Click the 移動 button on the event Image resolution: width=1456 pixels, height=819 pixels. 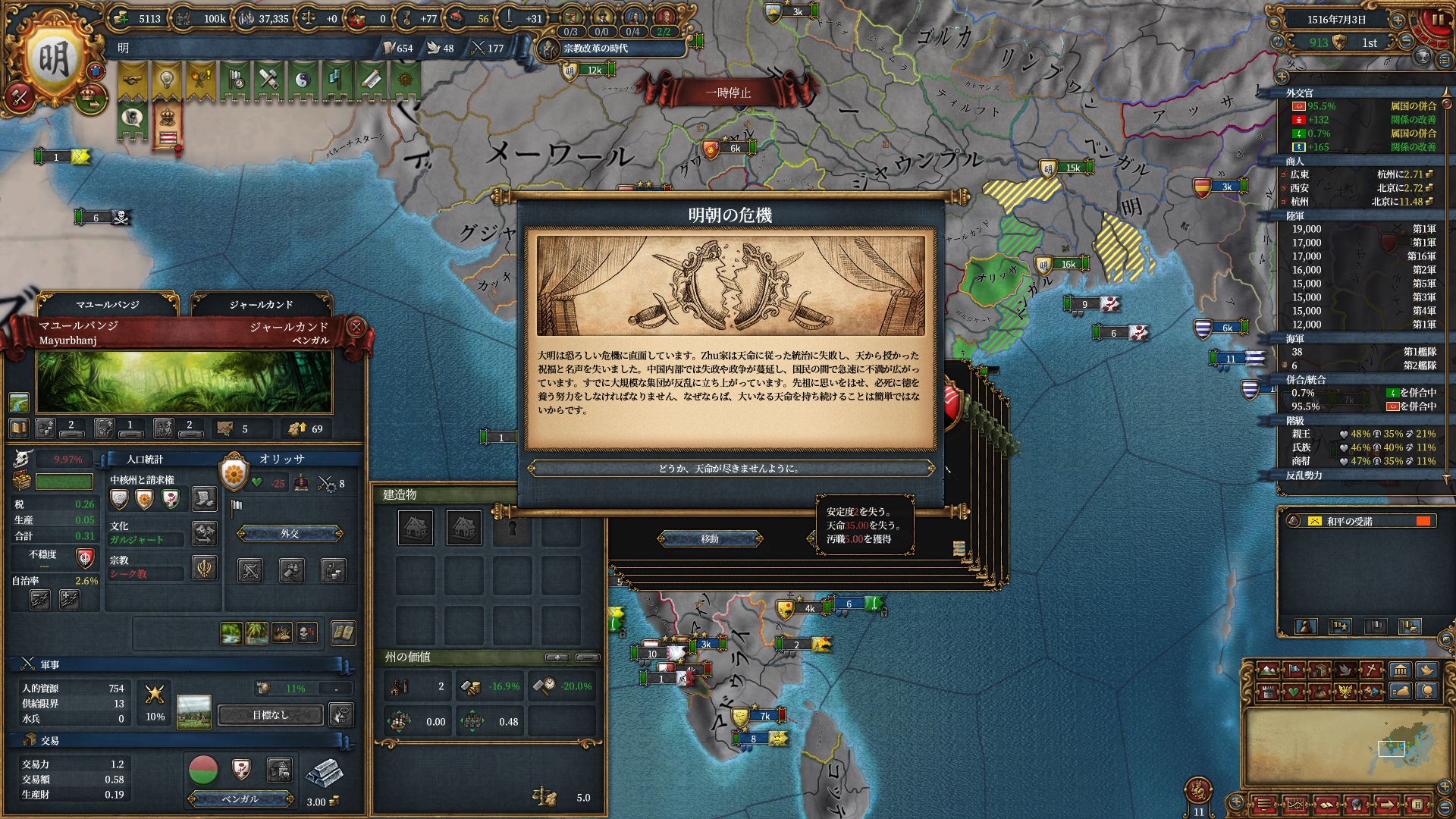pos(710,539)
